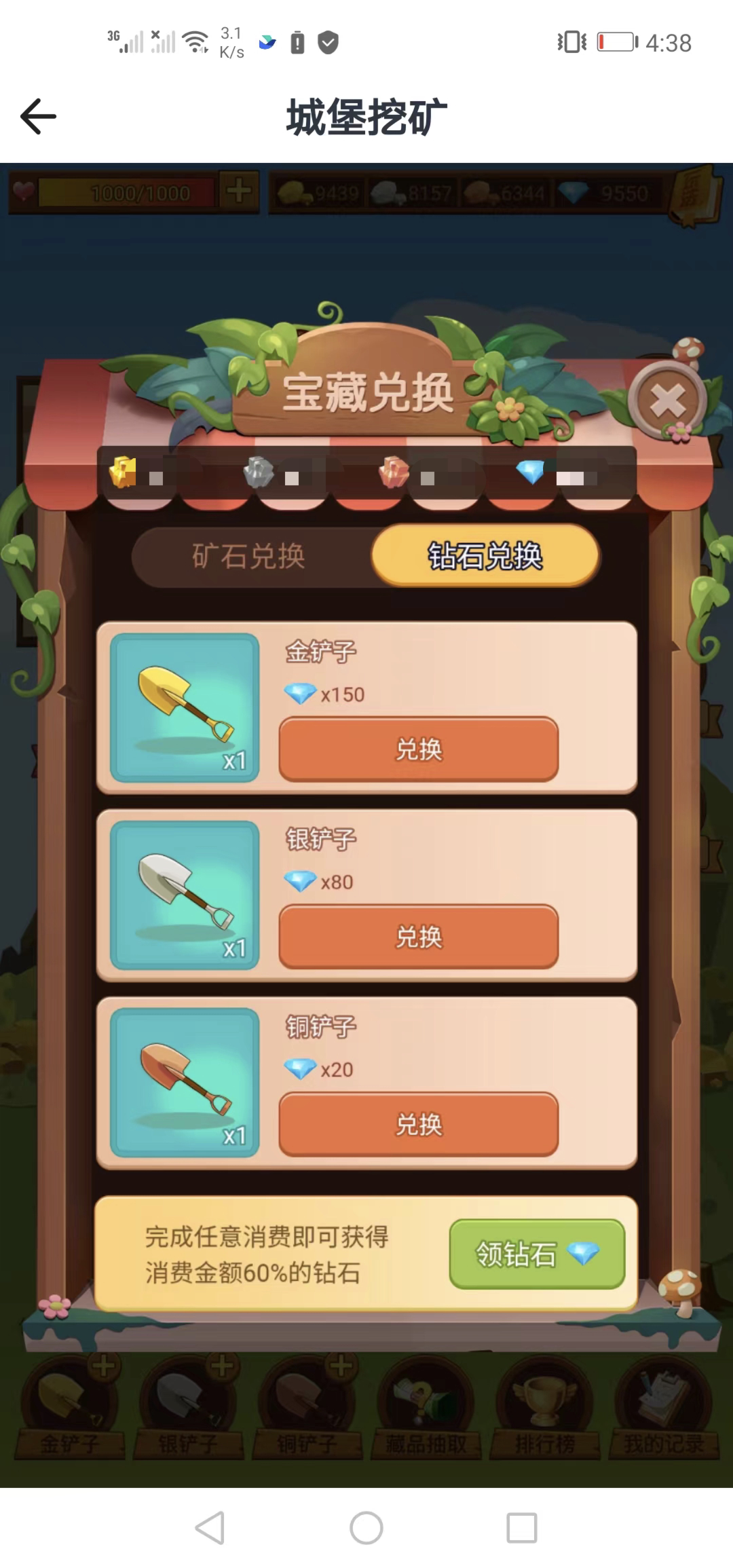Exchange 150 diamonds for the gold shovel
This screenshot has height=1568, width=733.
pos(418,749)
